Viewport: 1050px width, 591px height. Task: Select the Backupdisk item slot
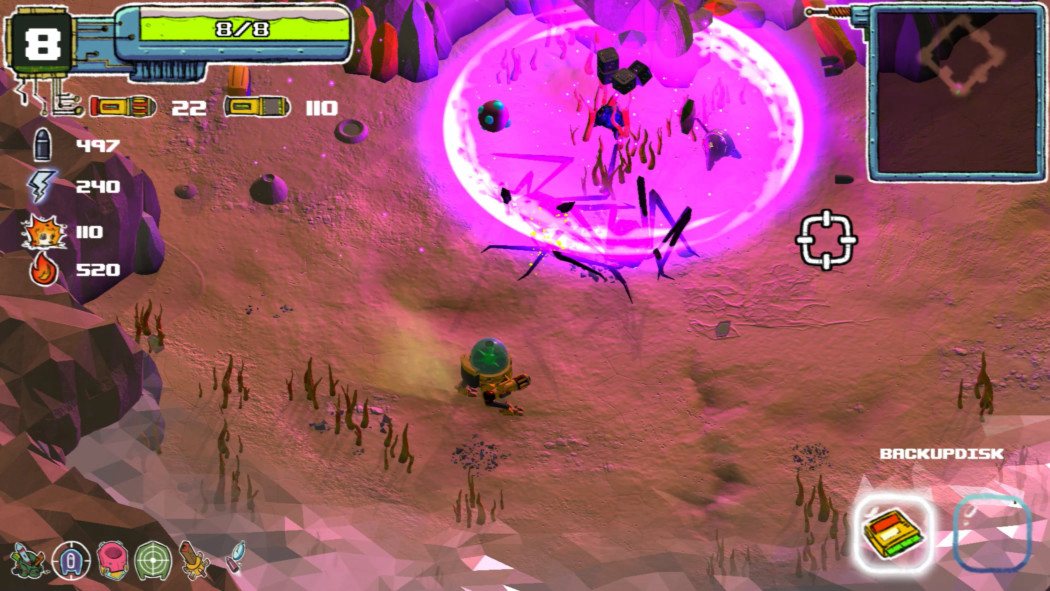tap(894, 534)
